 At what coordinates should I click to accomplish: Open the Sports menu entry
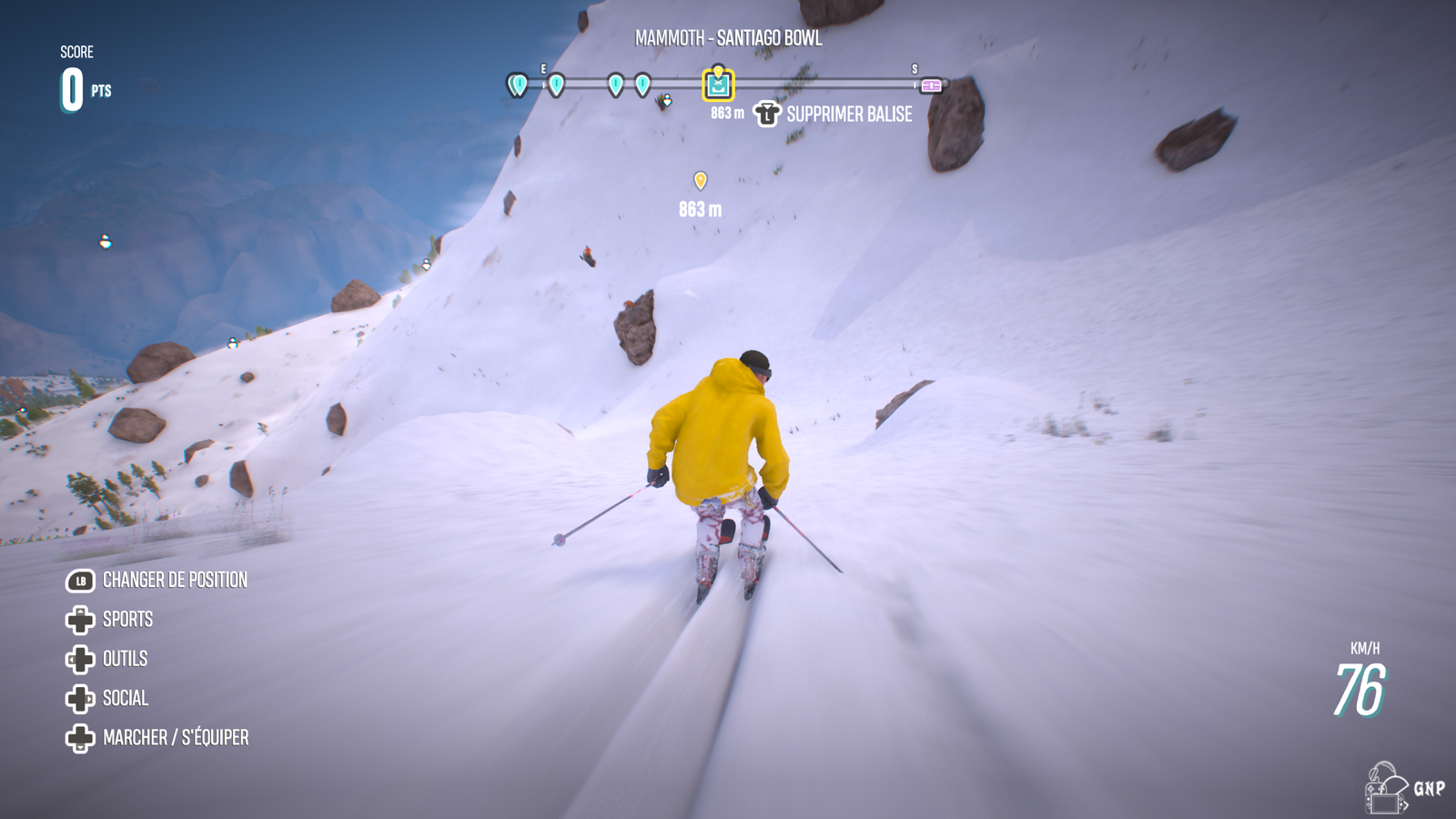pos(127,620)
